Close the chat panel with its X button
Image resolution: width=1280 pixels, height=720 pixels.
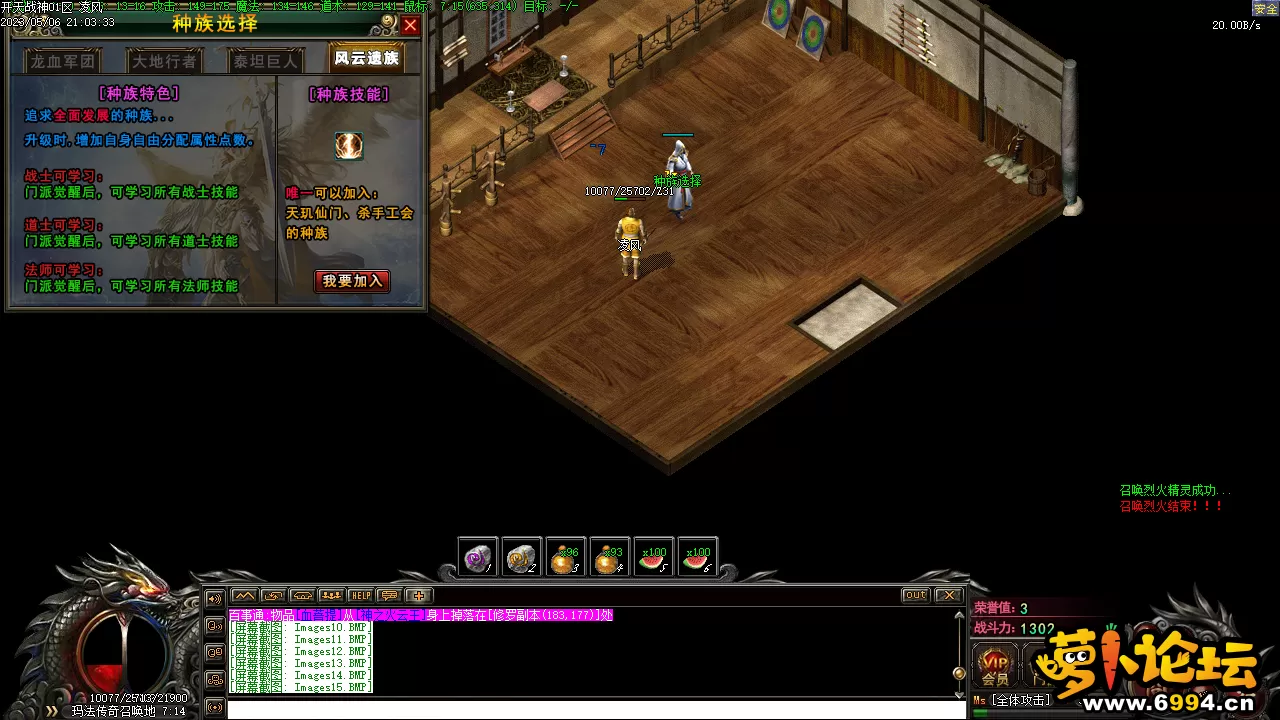[x=948, y=595]
